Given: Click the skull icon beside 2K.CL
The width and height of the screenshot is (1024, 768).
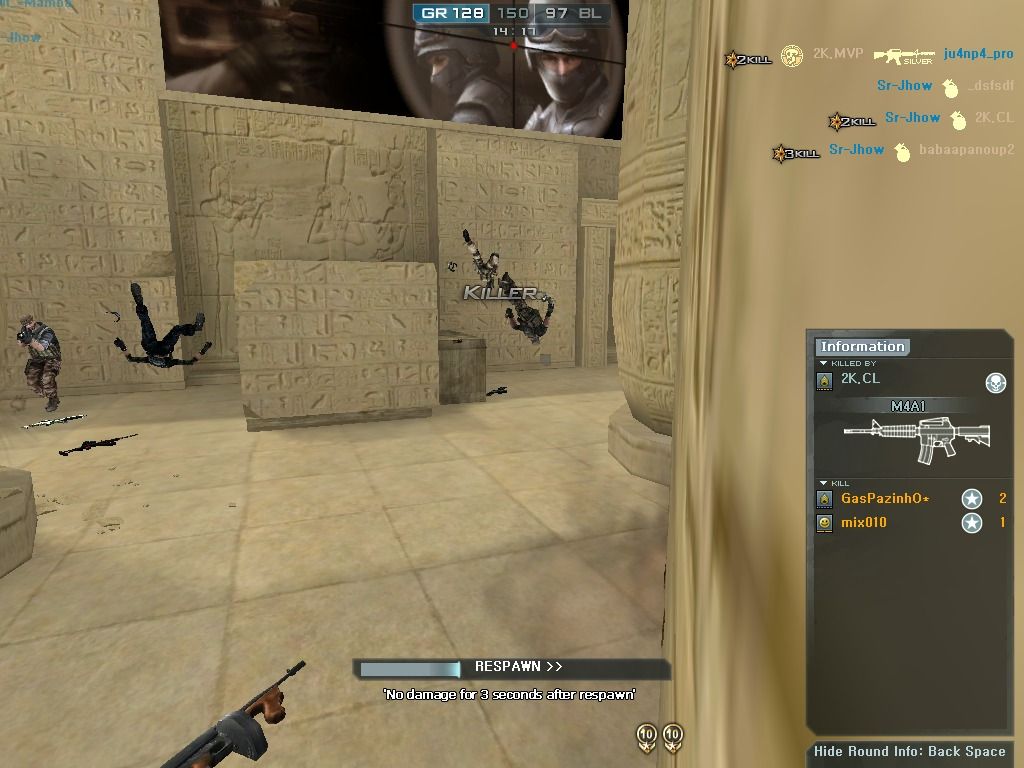Looking at the screenshot, I should click(x=995, y=382).
